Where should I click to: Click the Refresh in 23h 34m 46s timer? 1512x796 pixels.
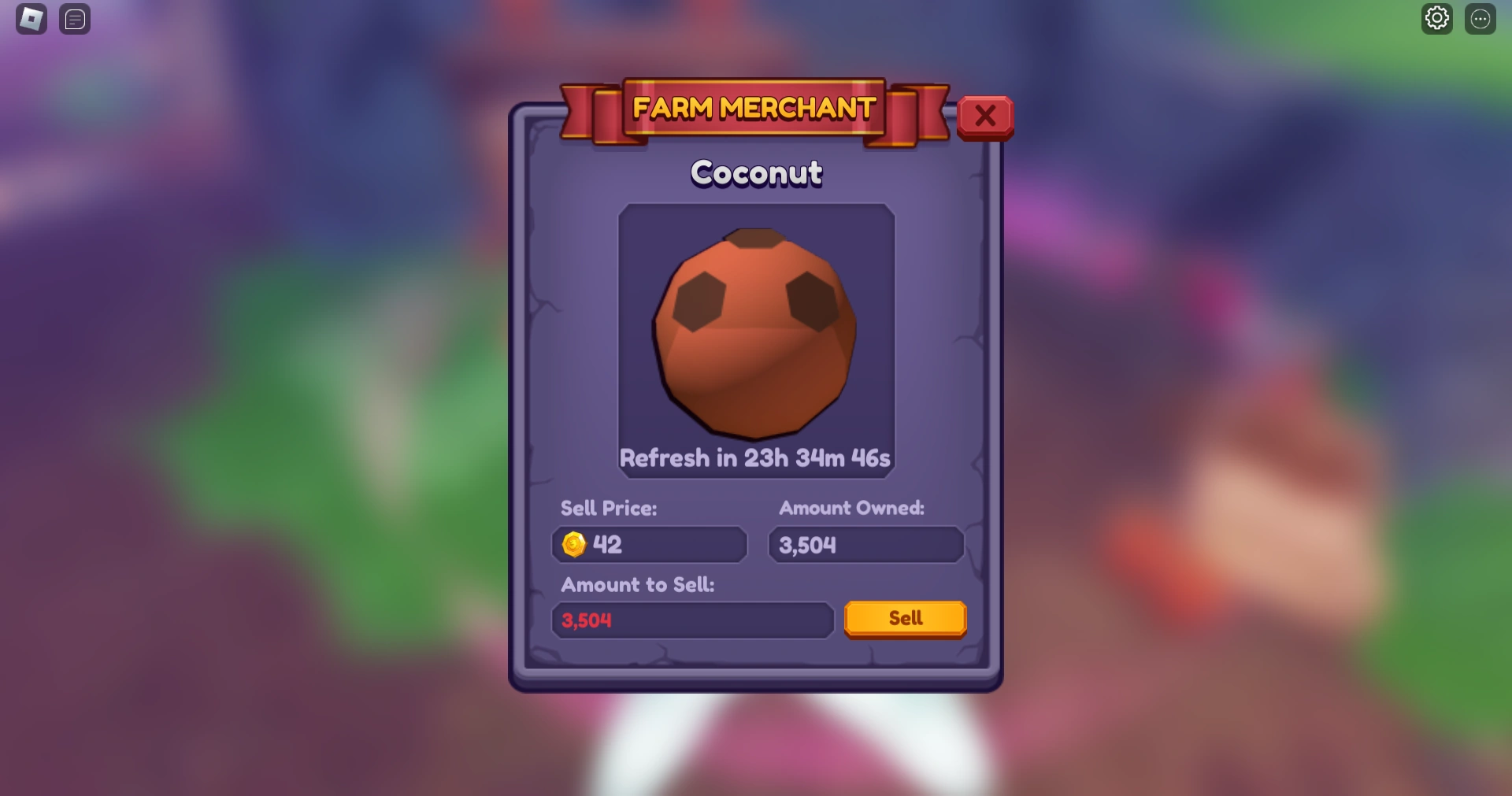(754, 457)
